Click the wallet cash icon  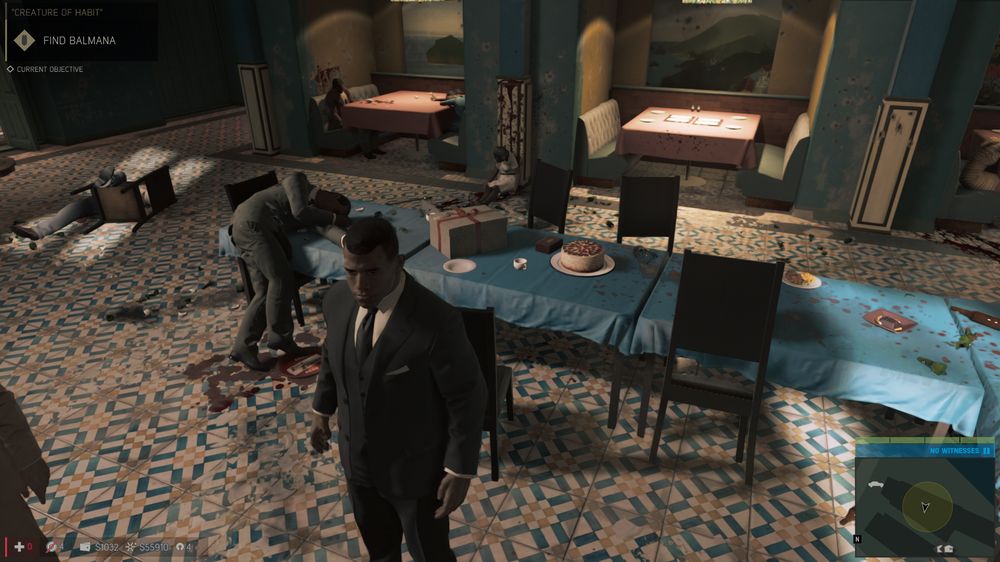coord(85,547)
